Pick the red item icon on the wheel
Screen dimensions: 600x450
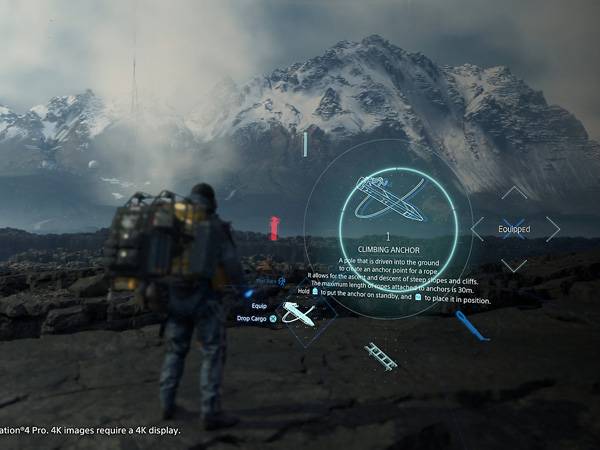[x=274, y=228]
